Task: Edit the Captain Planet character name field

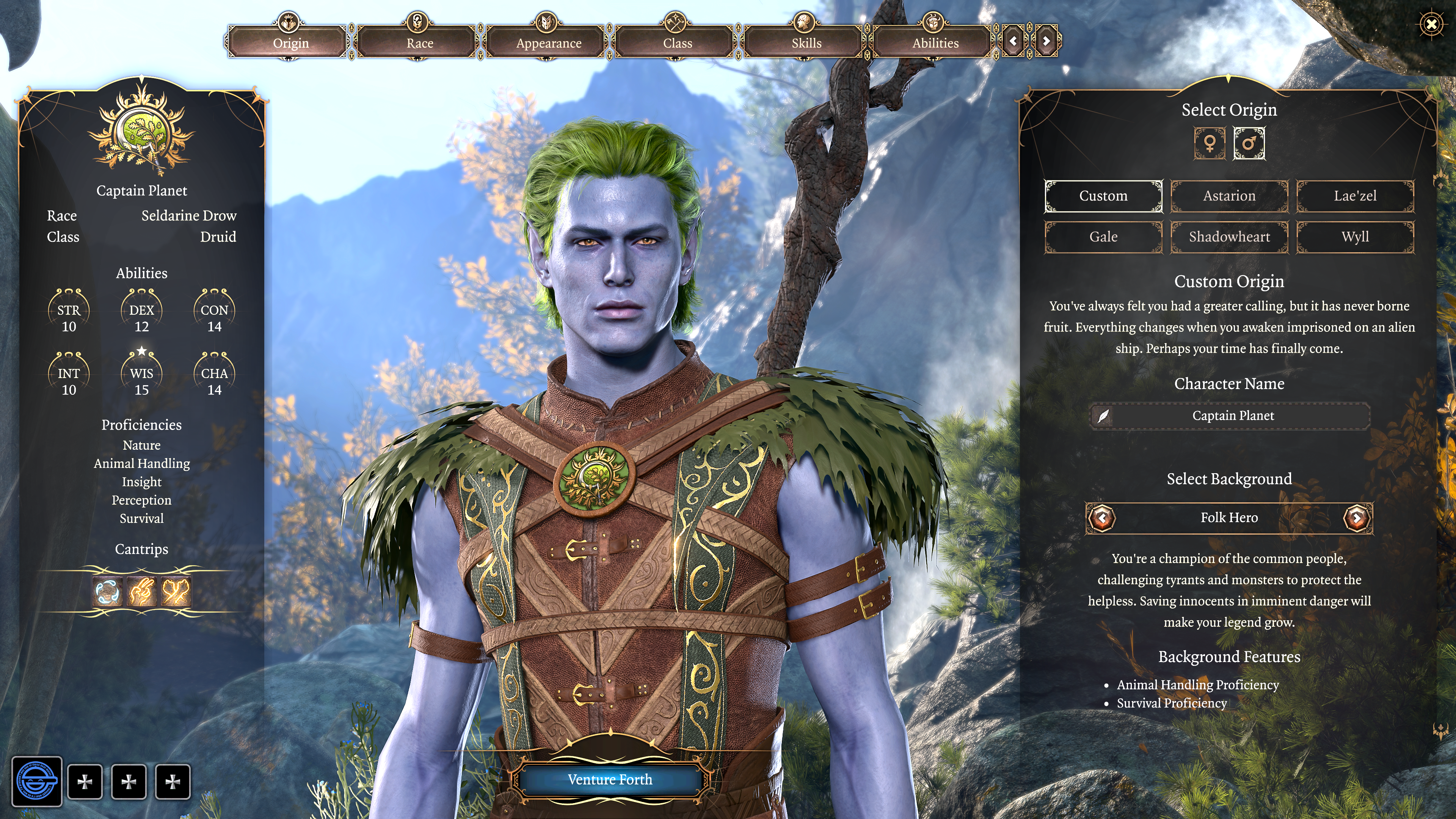Action: [1232, 416]
